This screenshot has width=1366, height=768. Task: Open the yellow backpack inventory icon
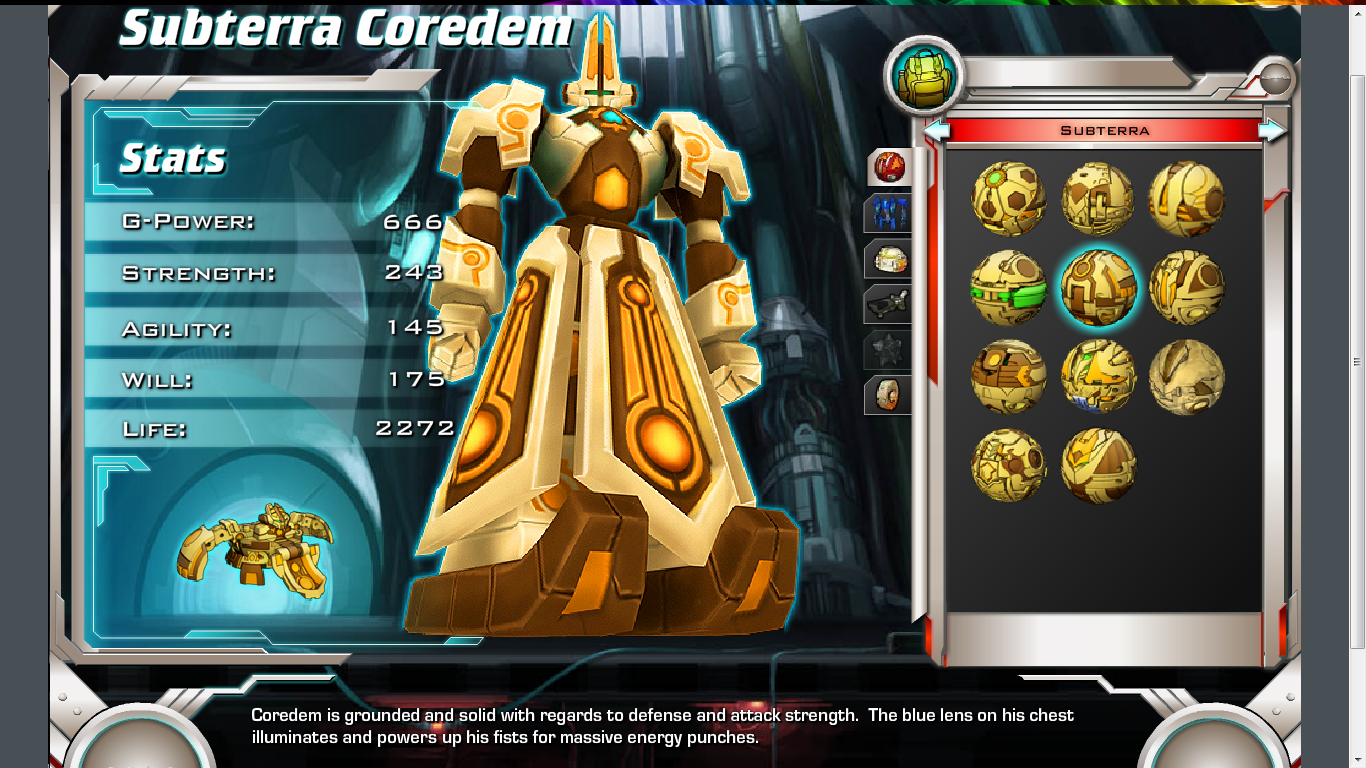coord(923,78)
